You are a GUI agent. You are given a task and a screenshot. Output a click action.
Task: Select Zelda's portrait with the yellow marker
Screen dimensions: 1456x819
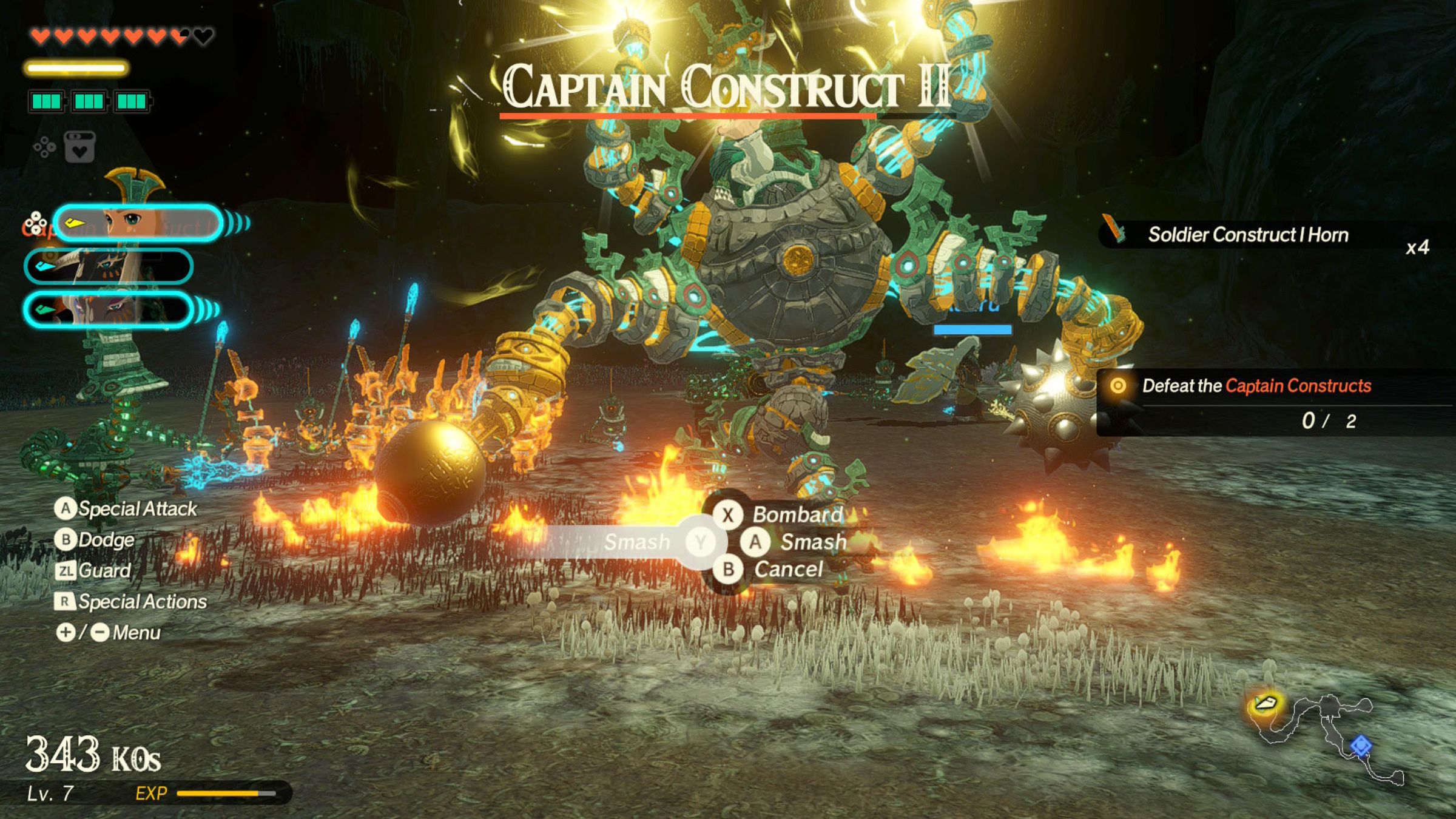pos(138,223)
